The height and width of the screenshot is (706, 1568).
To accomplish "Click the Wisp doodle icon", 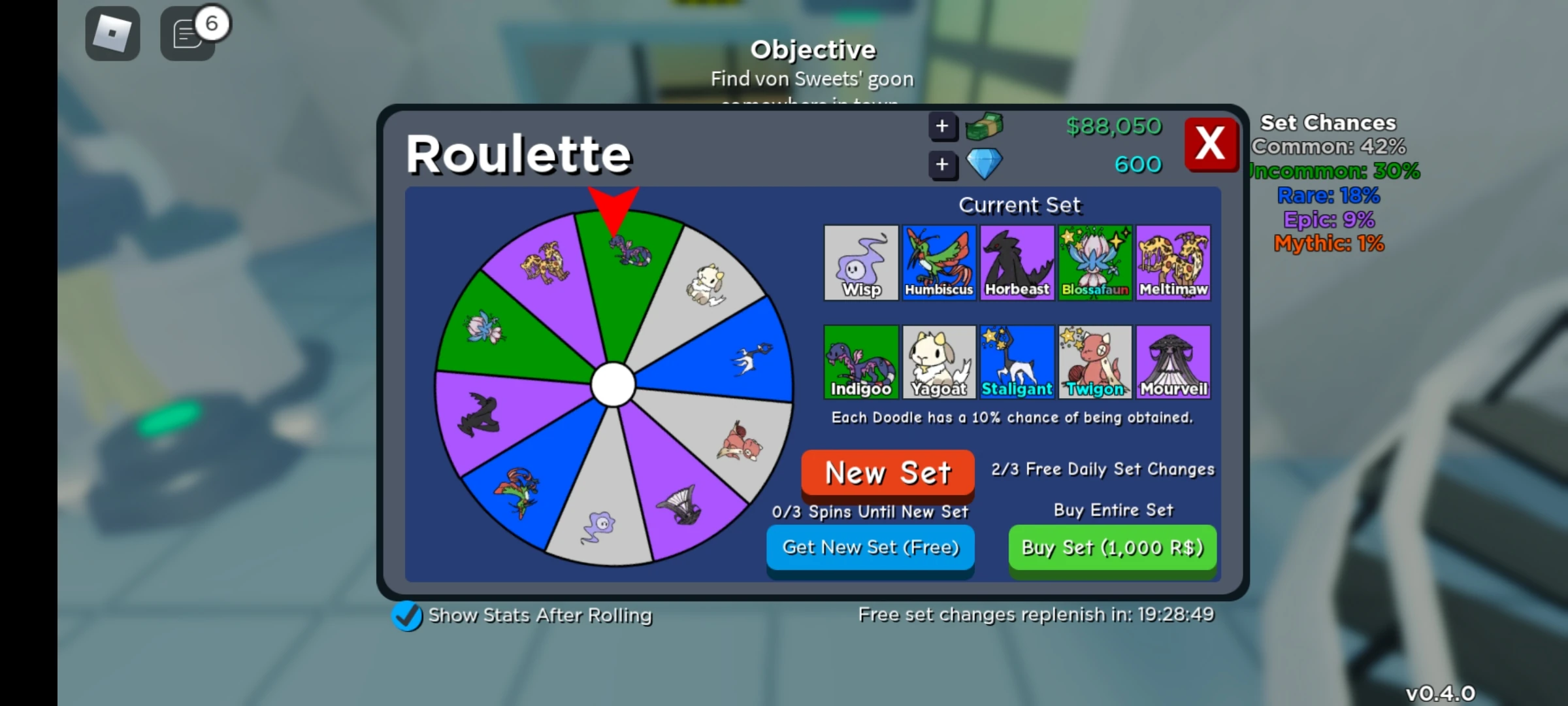I will pyautogui.click(x=861, y=263).
